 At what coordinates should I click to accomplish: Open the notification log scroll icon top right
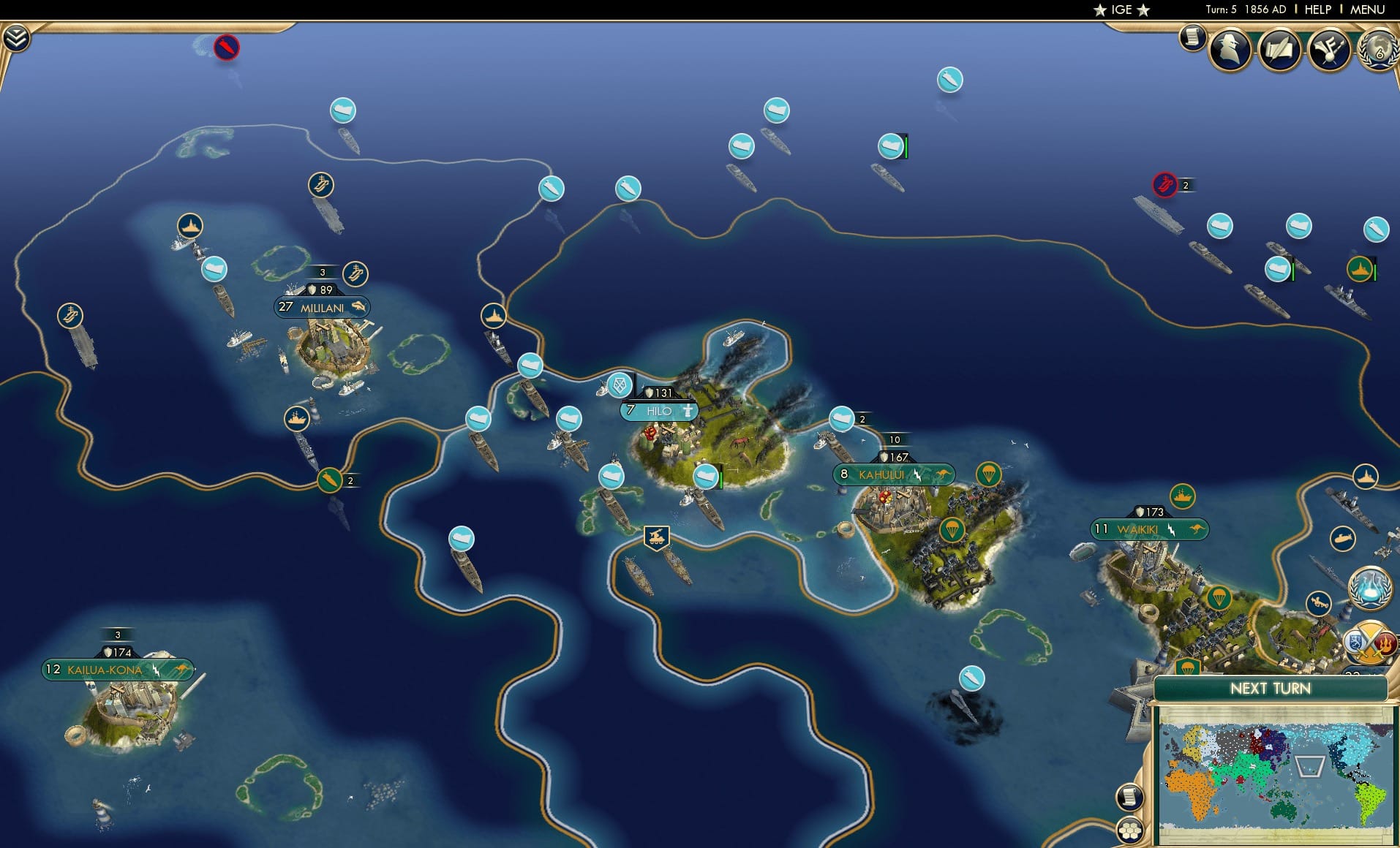pos(1192,39)
